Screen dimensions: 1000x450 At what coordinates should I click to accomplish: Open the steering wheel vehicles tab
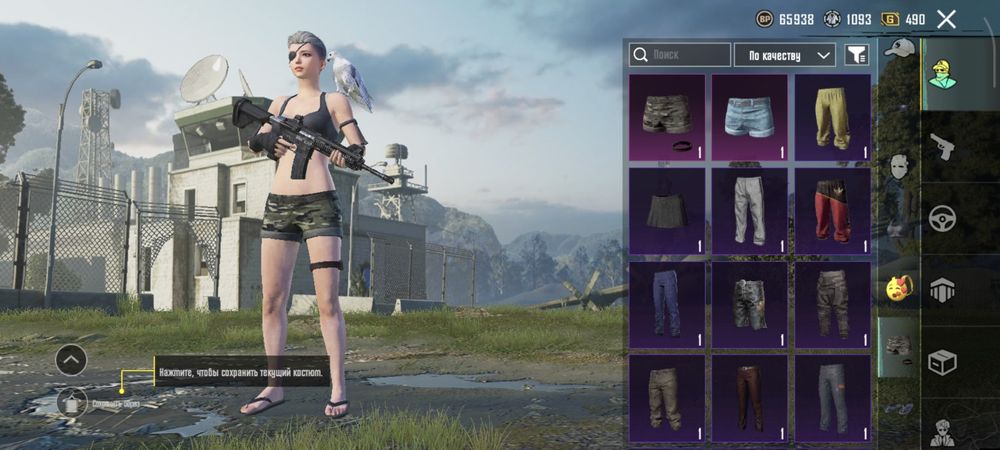click(943, 218)
